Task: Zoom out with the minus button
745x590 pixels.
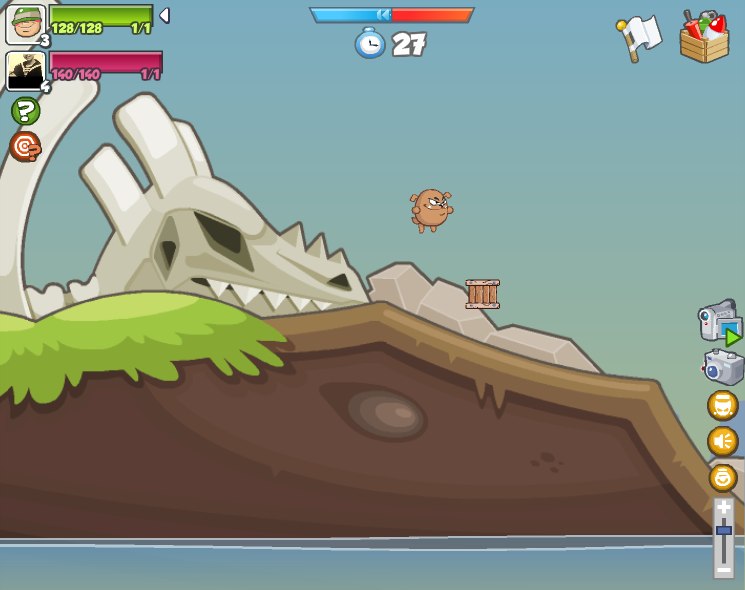Action: pyautogui.click(x=723, y=568)
